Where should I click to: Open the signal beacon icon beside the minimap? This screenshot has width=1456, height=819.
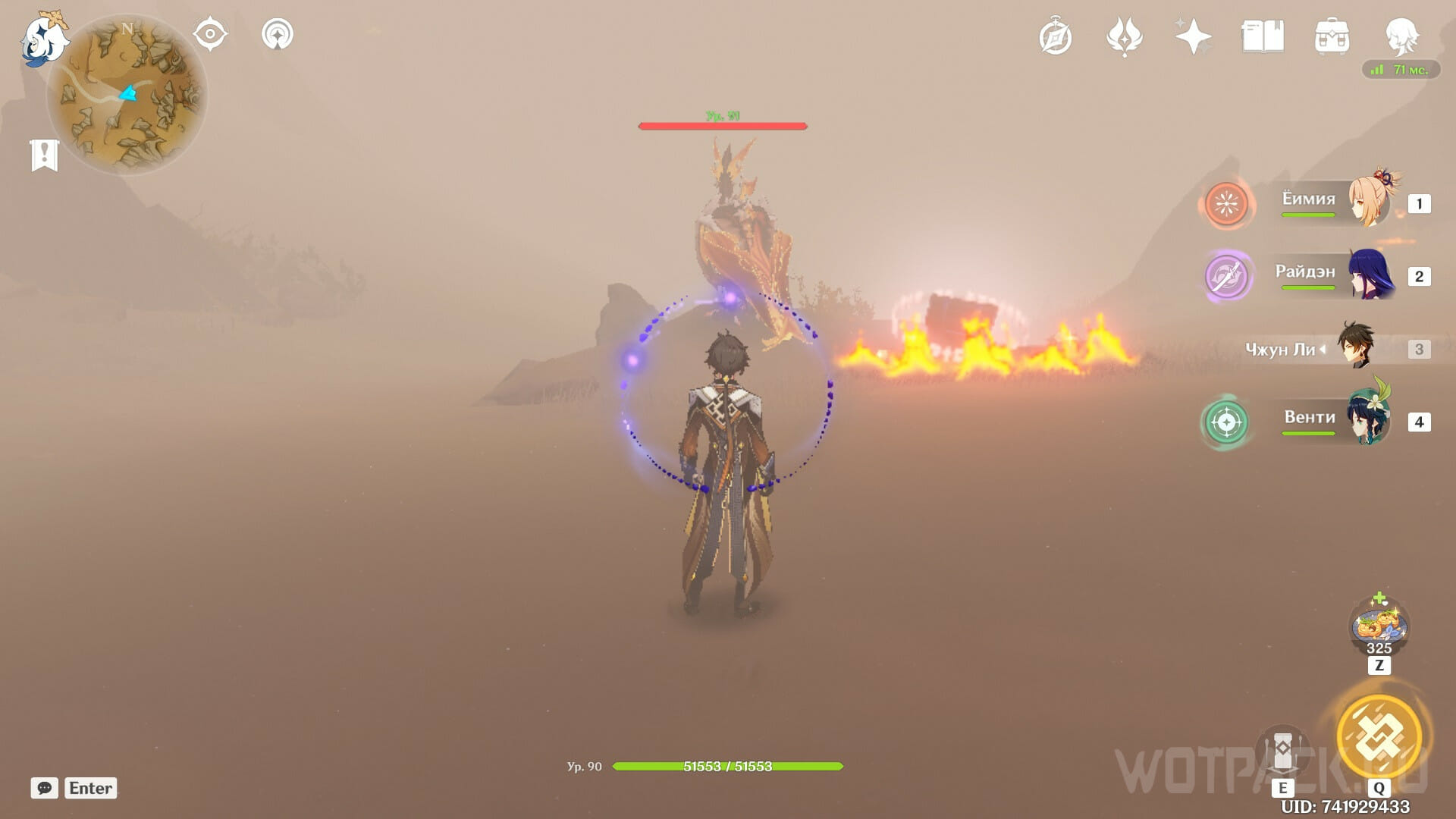tap(278, 34)
